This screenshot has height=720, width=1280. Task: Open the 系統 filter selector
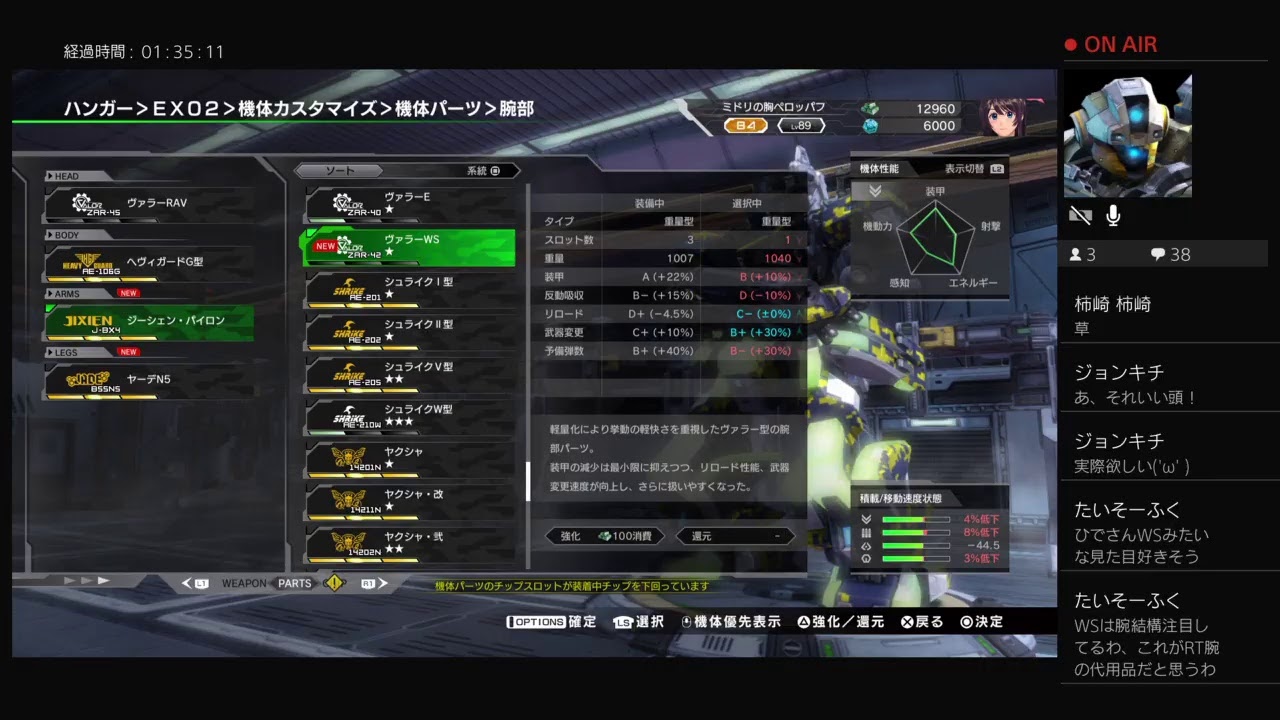[x=477, y=170]
